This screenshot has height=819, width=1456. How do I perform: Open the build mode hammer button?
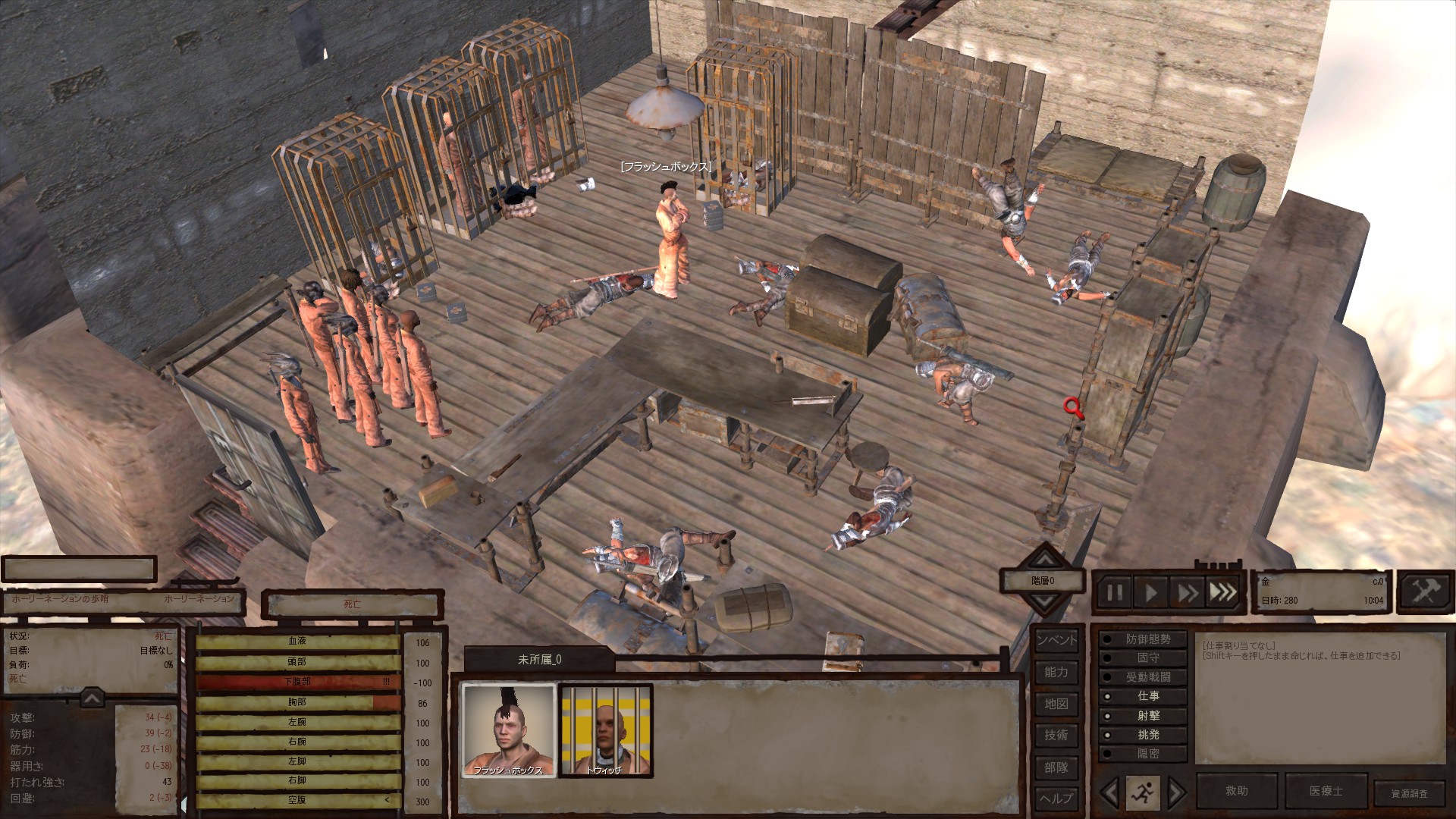pyautogui.click(x=1423, y=591)
